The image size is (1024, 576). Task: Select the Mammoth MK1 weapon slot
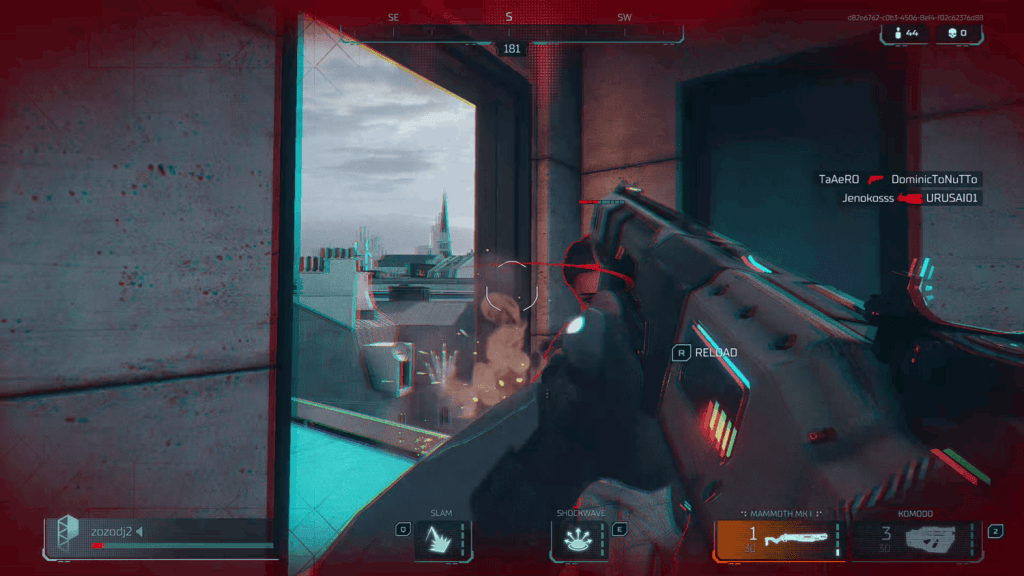tap(779, 540)
